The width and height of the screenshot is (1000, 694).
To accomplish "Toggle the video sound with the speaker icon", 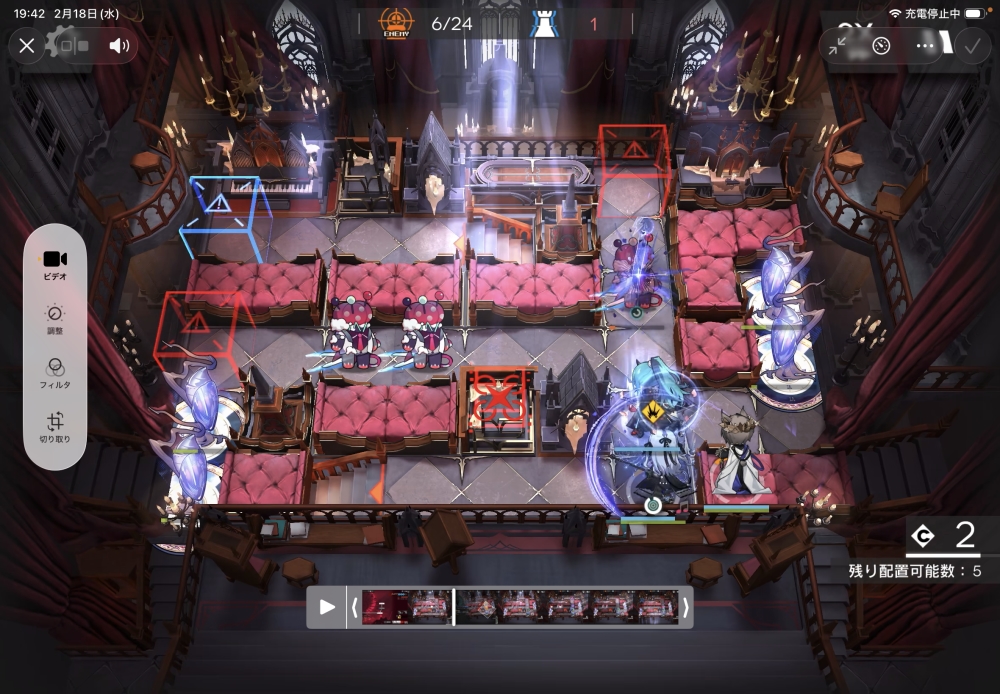I will coord(120,45).
